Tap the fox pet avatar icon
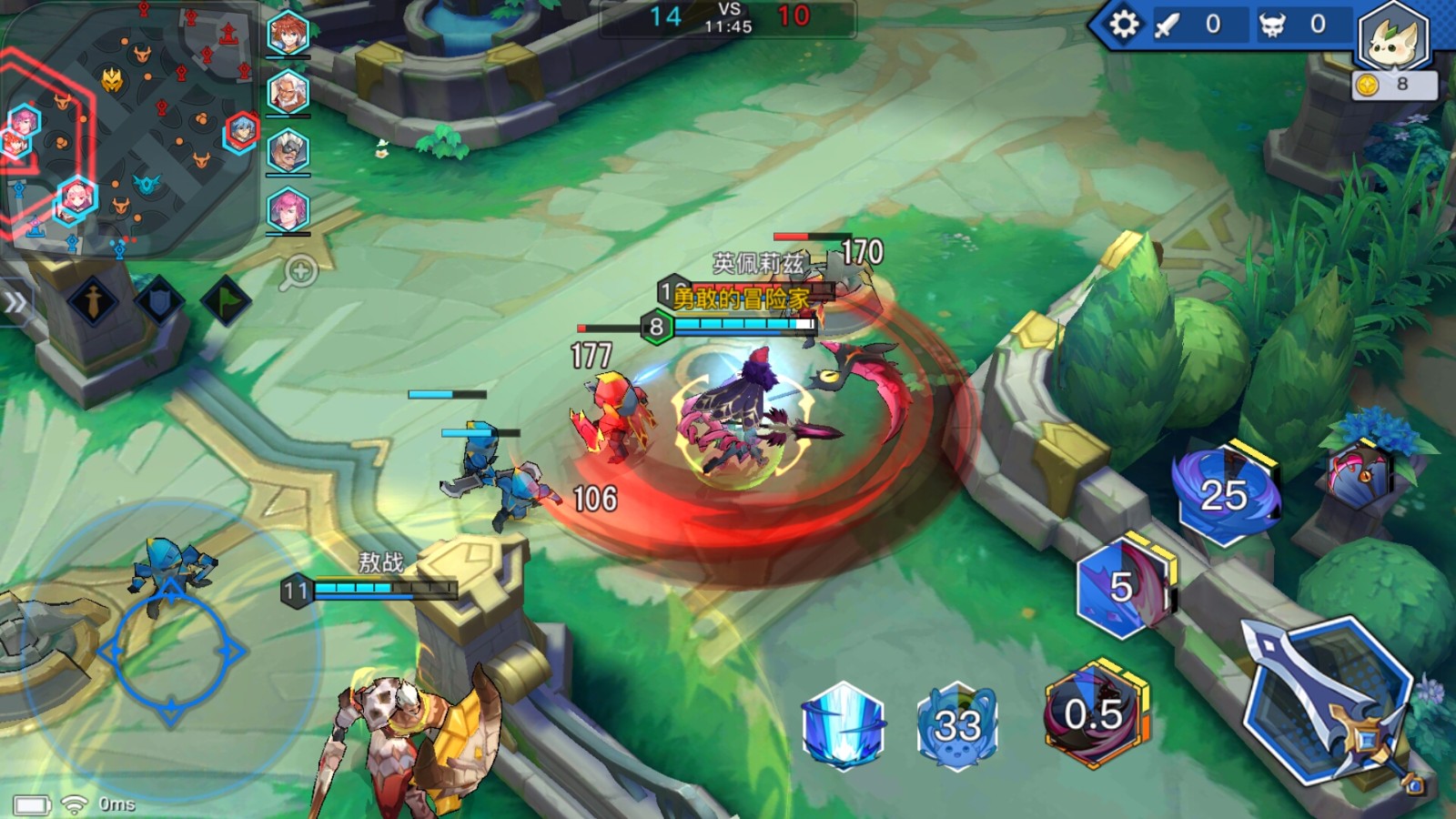Viewport: 1456px width, 819px height. pos(1392,38)
